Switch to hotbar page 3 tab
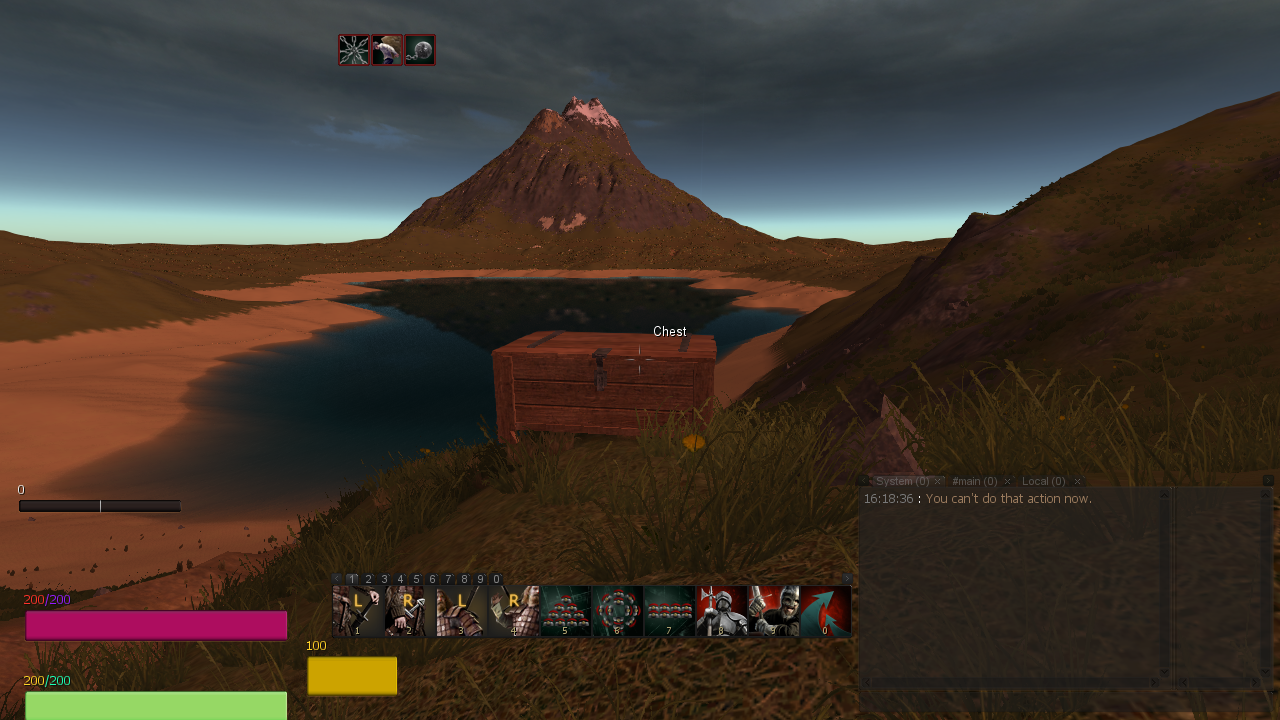The image size is (1280, 720). pos(384,579)
